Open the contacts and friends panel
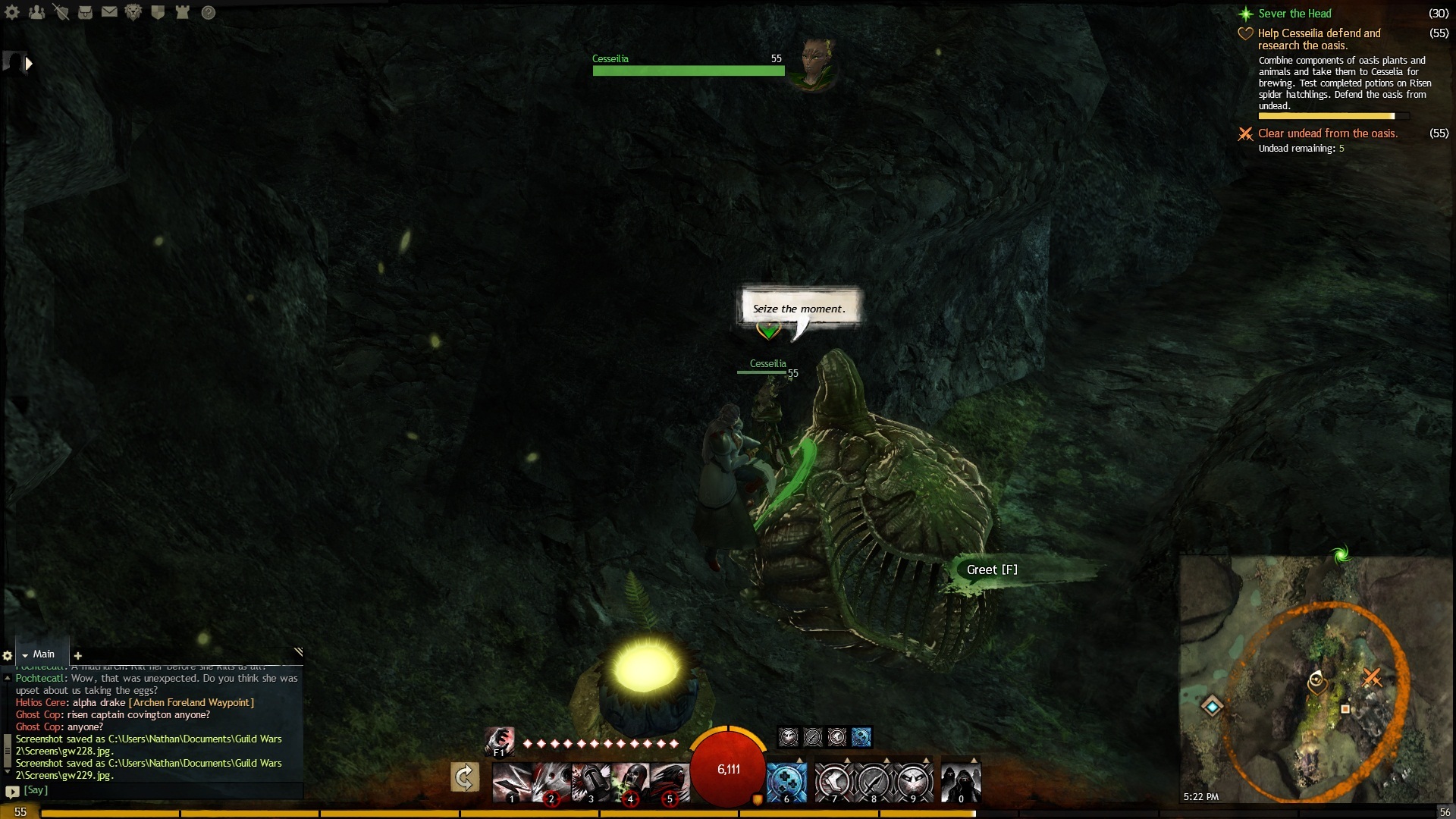The width and height of the screenshot is (1456, 819). [x=36, y=12]
